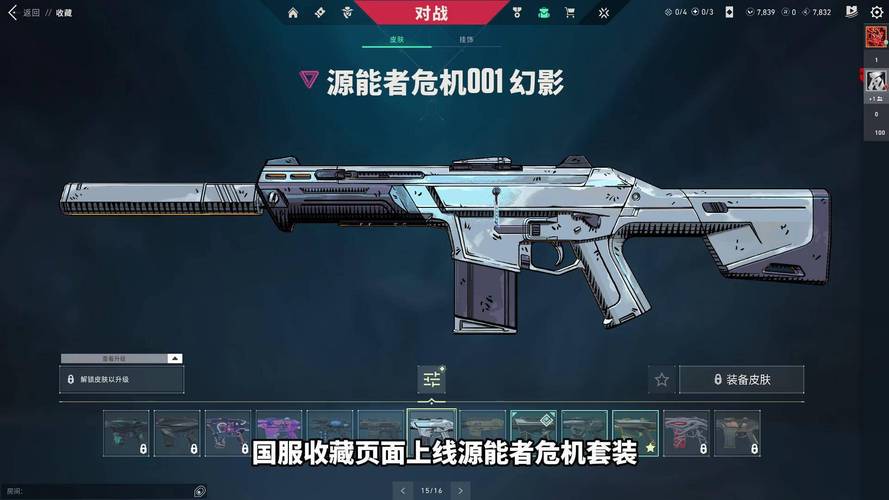Click 解锁皮肤以升级 unlock button
889x500 pixels.
(122, 380)
